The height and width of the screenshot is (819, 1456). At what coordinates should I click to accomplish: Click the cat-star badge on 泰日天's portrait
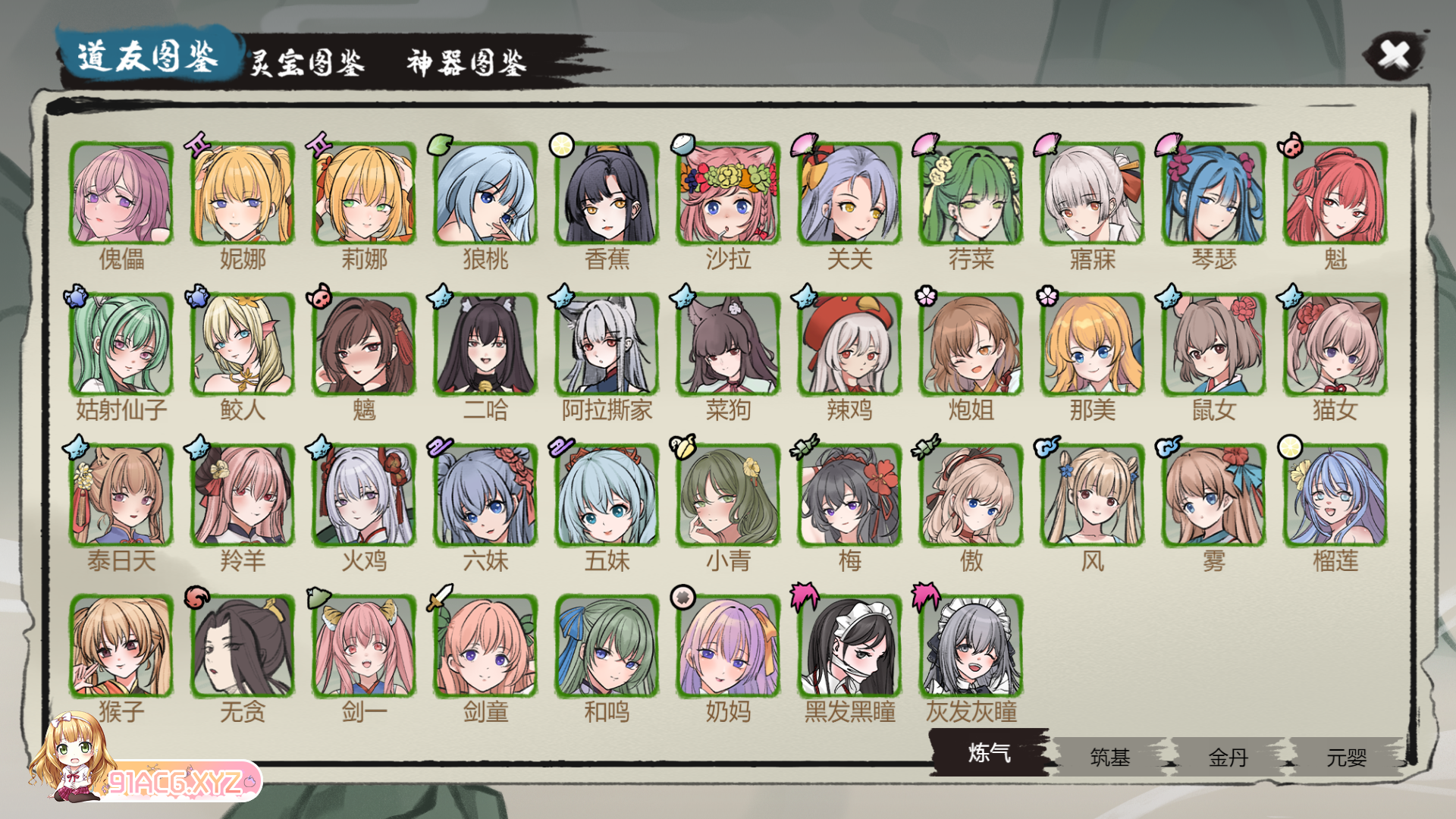tap(77, 447)
